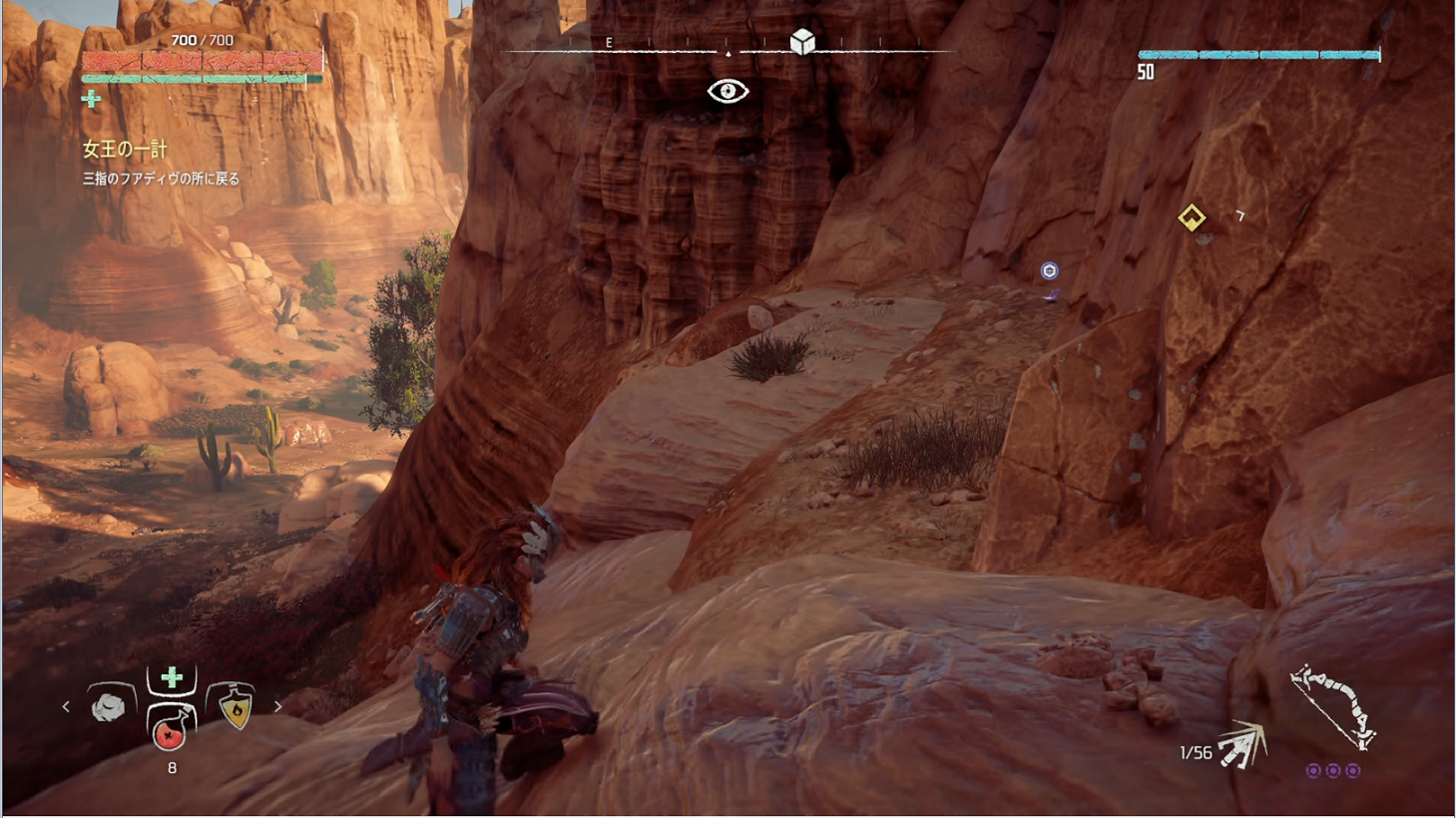Click the arrow ammo type icon

[x=1241, y=746]
